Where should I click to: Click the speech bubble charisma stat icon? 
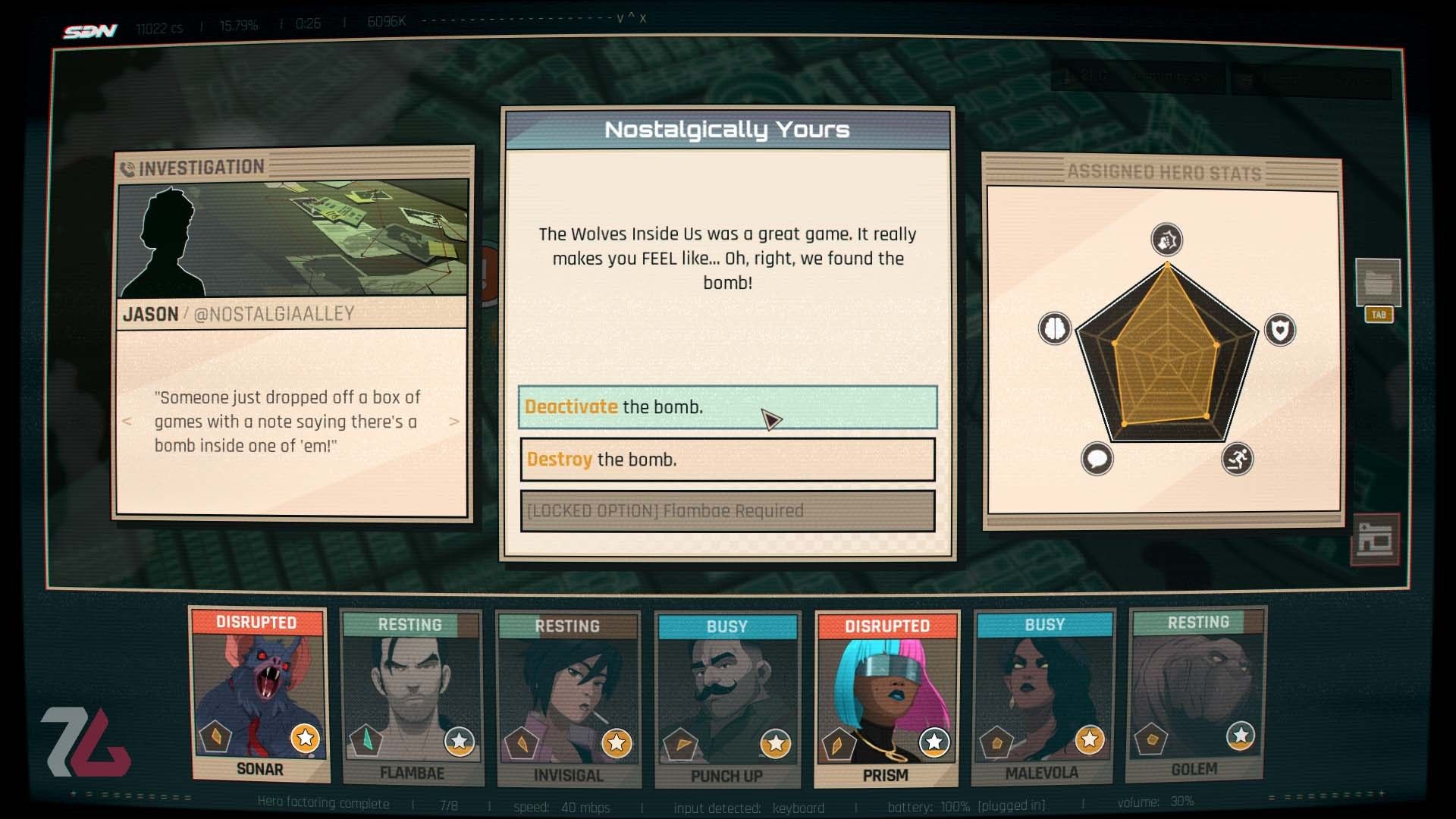point(1097,459)
